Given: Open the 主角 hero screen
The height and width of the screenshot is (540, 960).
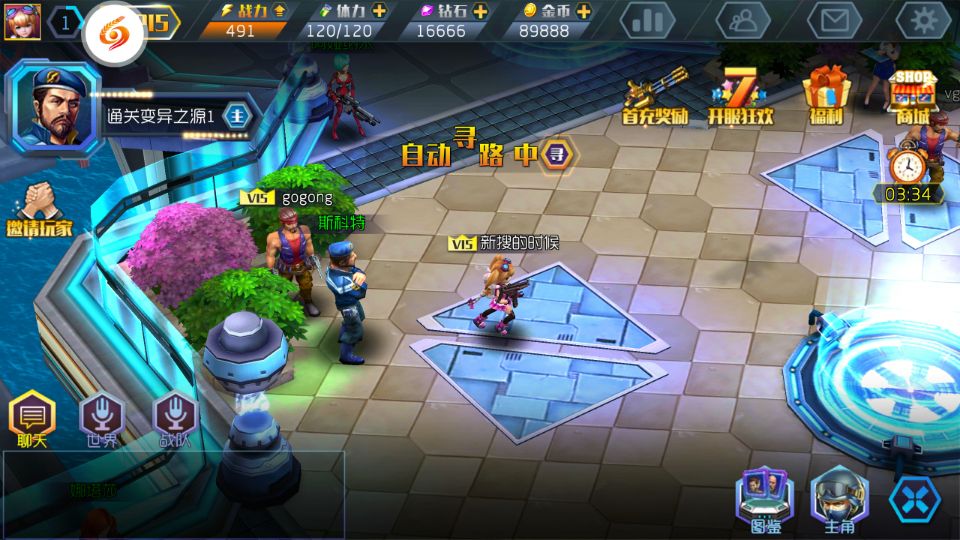Looking at the screenshot, I should pyautogui.click(x=838, y=499).
